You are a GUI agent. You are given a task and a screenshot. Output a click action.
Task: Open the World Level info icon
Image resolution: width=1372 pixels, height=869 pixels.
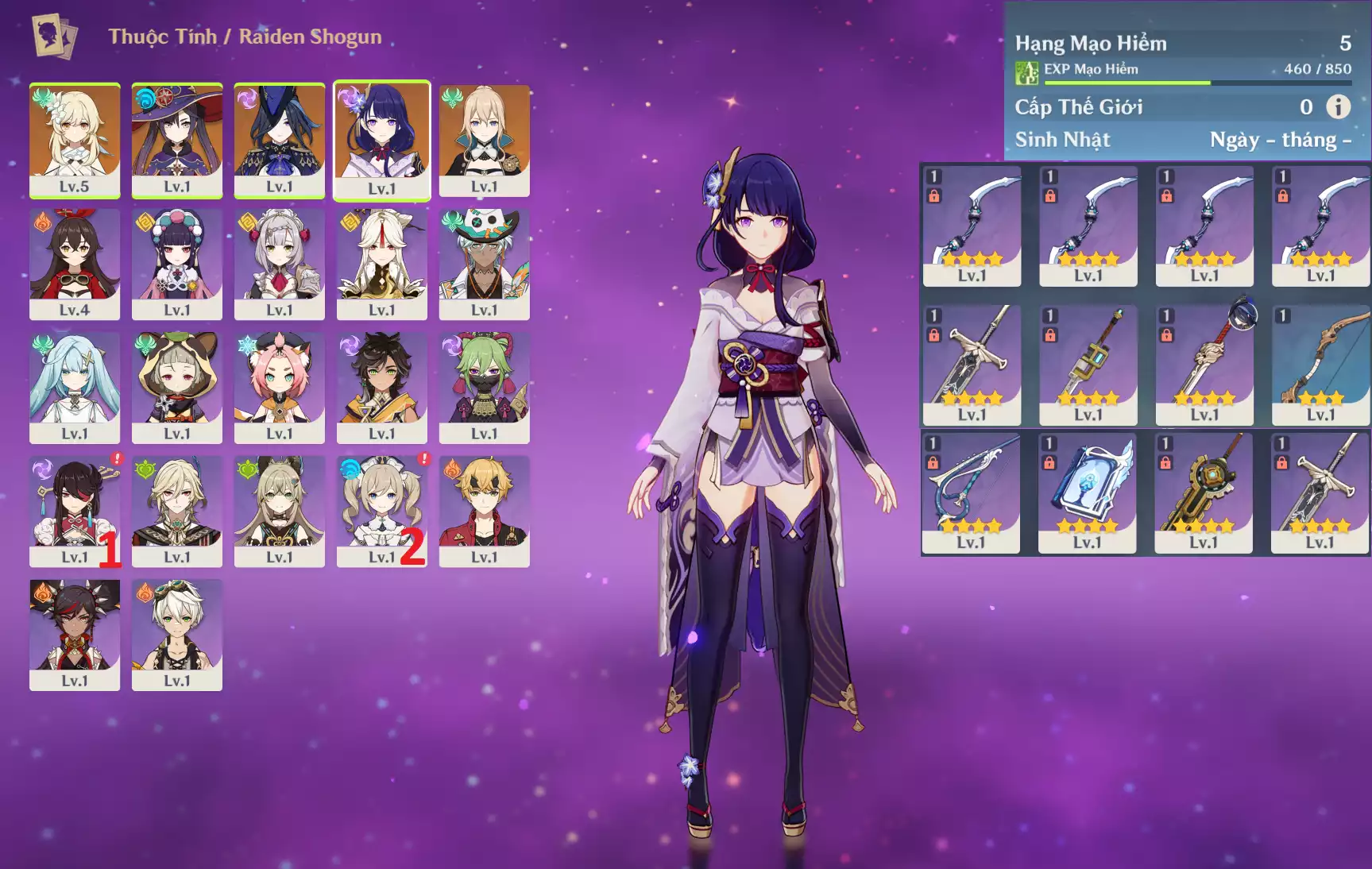1339,106
